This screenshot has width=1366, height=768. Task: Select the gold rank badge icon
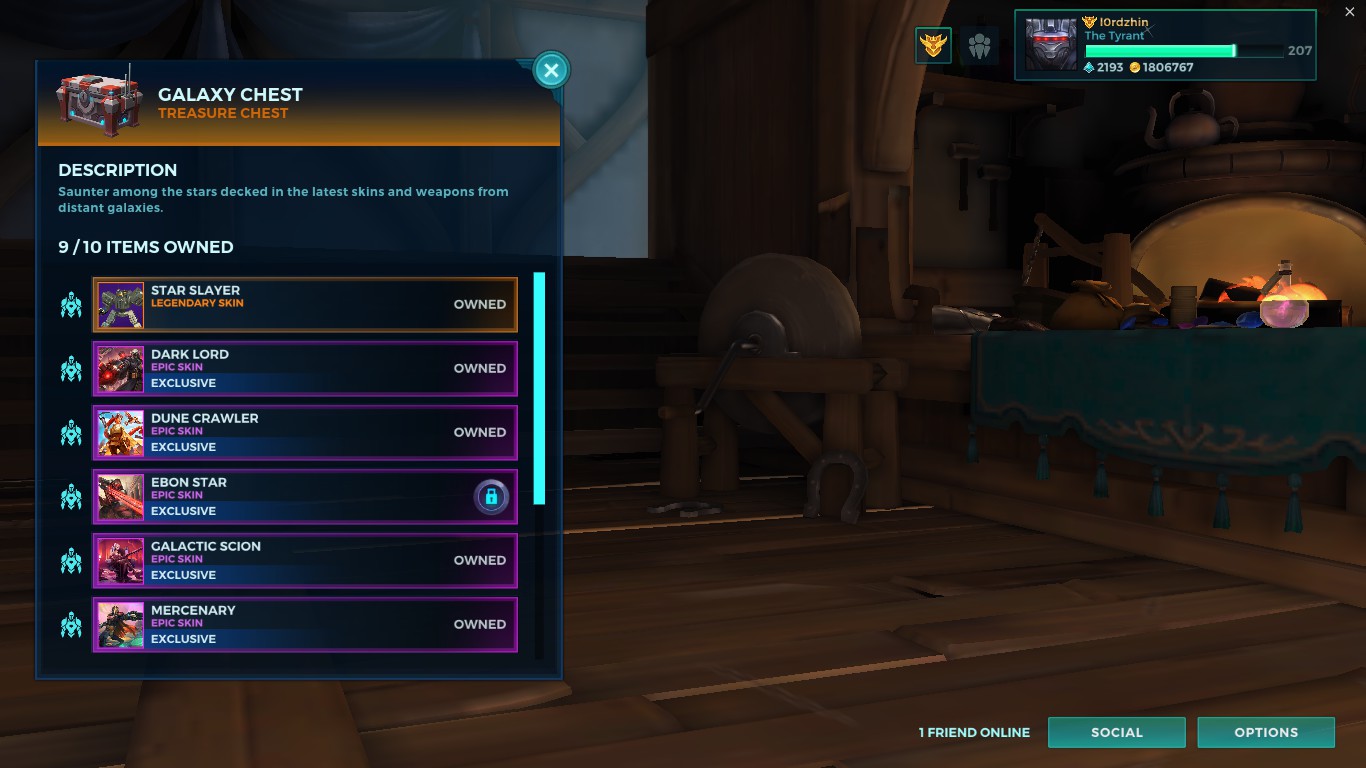tap(933, 45)
